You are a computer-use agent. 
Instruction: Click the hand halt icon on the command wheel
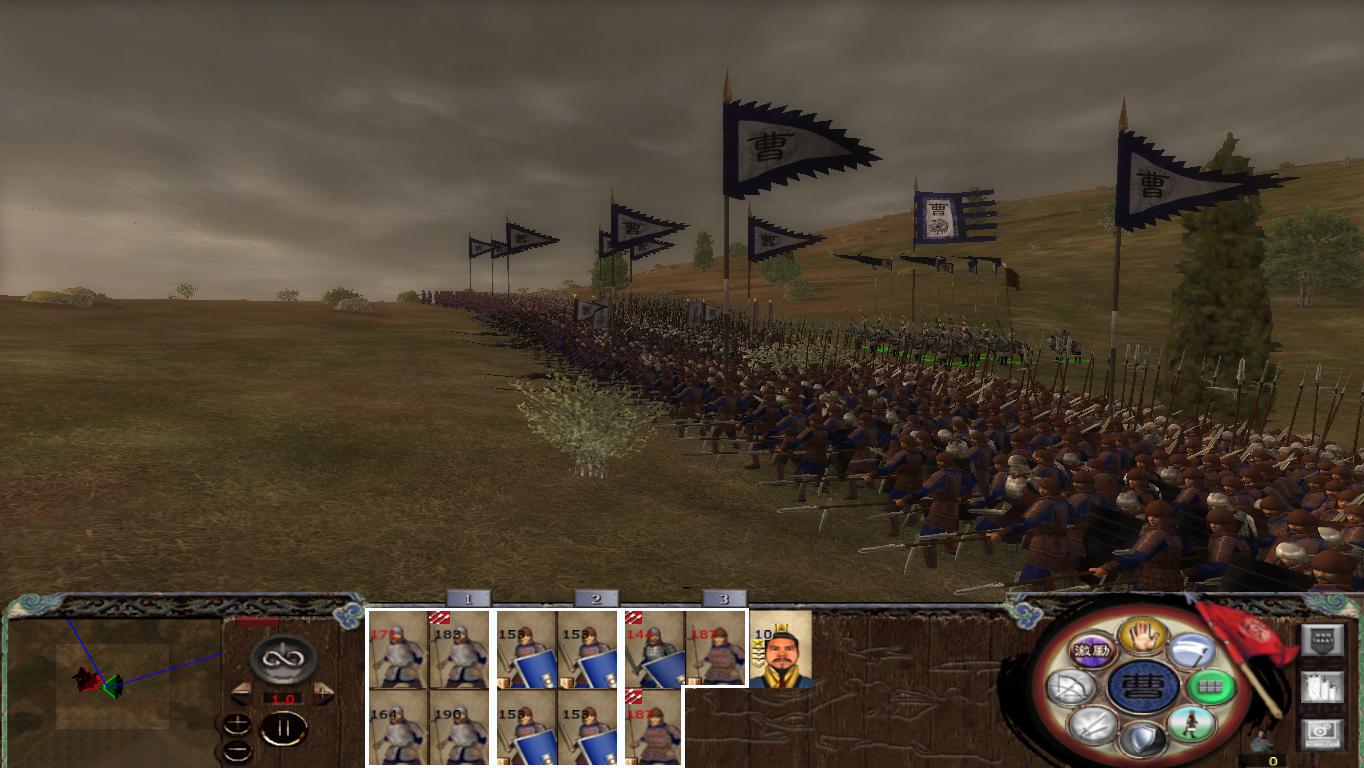[x=1144, y=638]
